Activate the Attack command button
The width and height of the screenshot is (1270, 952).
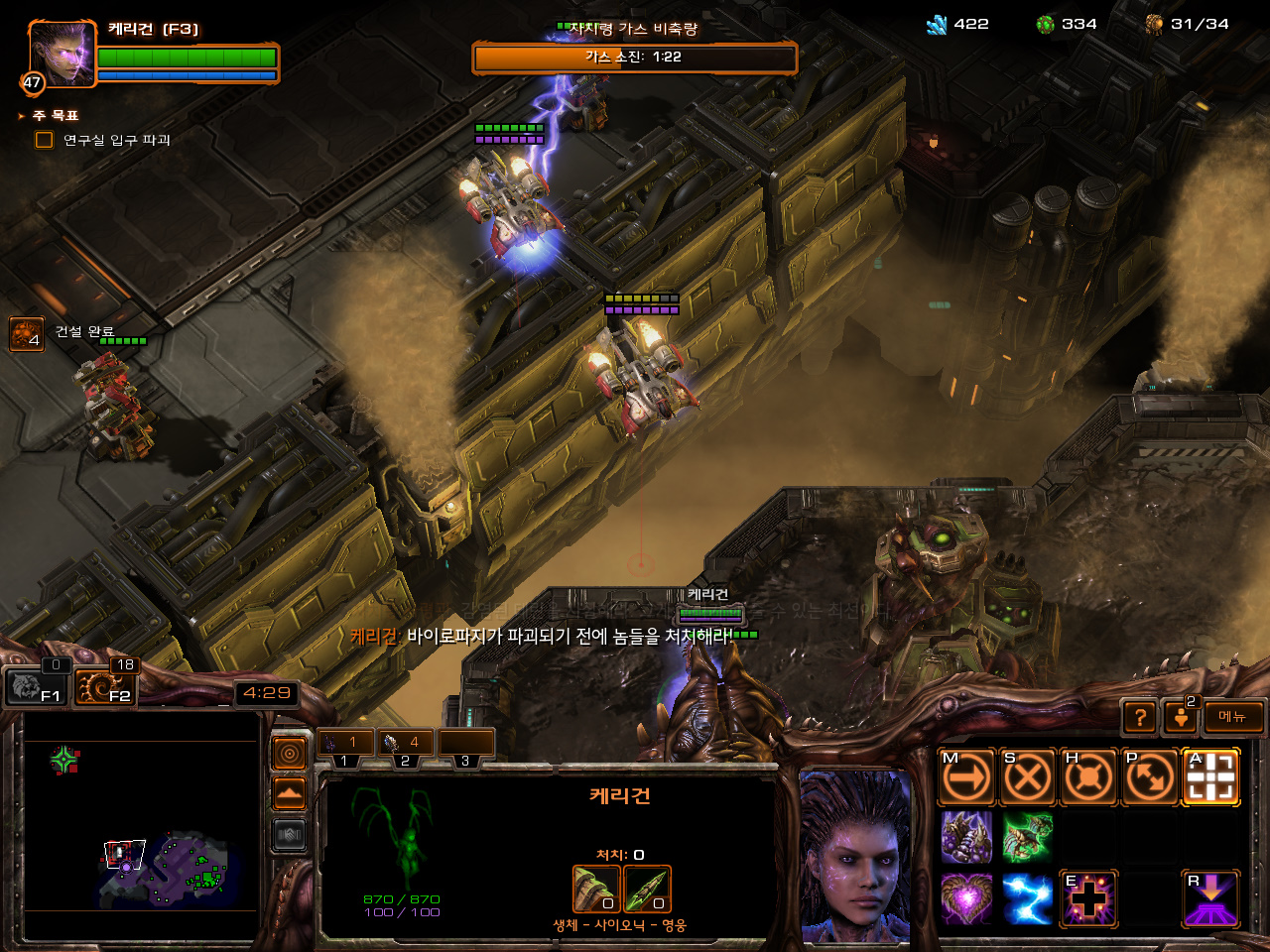click(x=1211, y=777)
